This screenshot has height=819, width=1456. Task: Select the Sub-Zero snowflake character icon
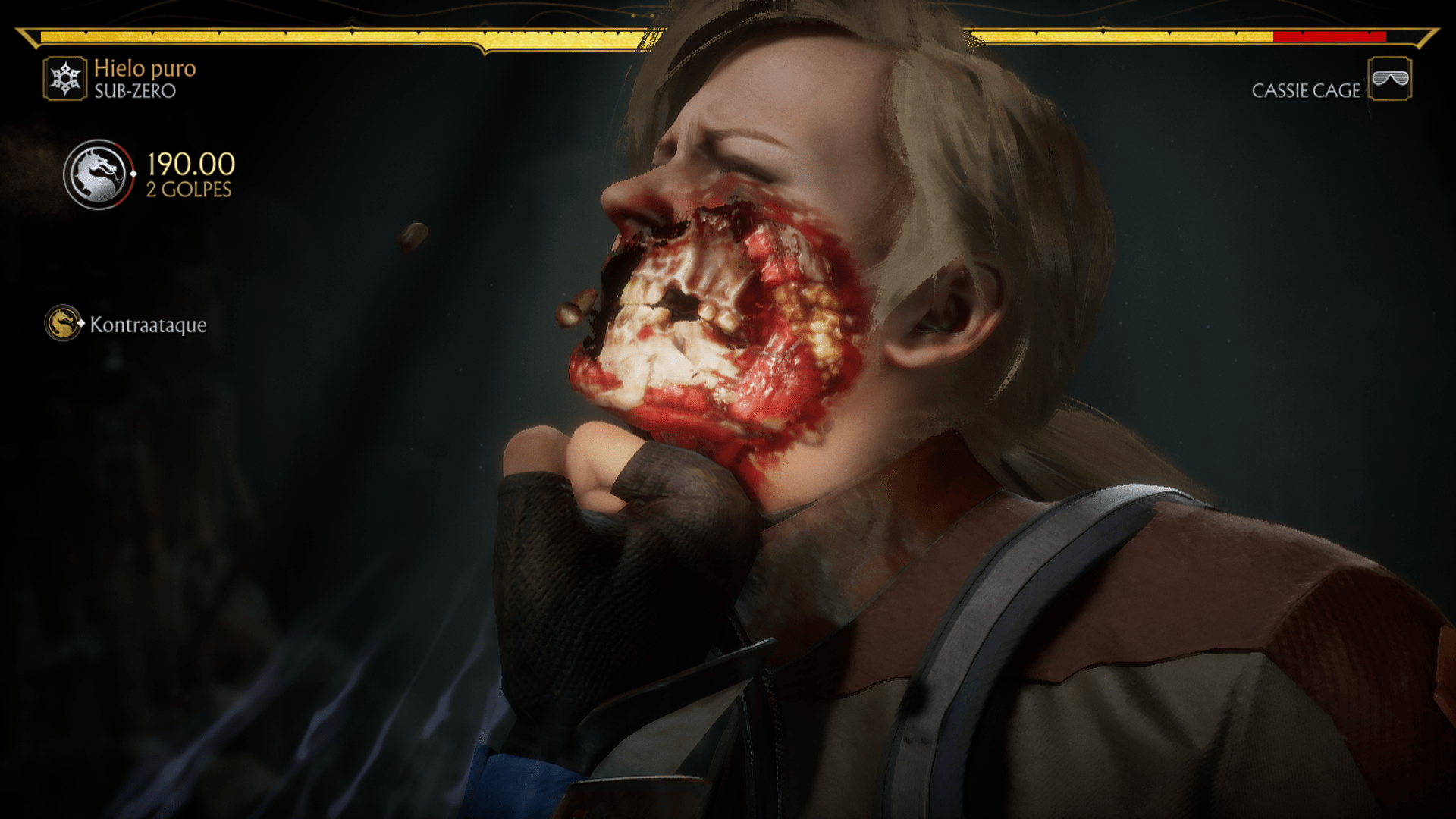64,78
